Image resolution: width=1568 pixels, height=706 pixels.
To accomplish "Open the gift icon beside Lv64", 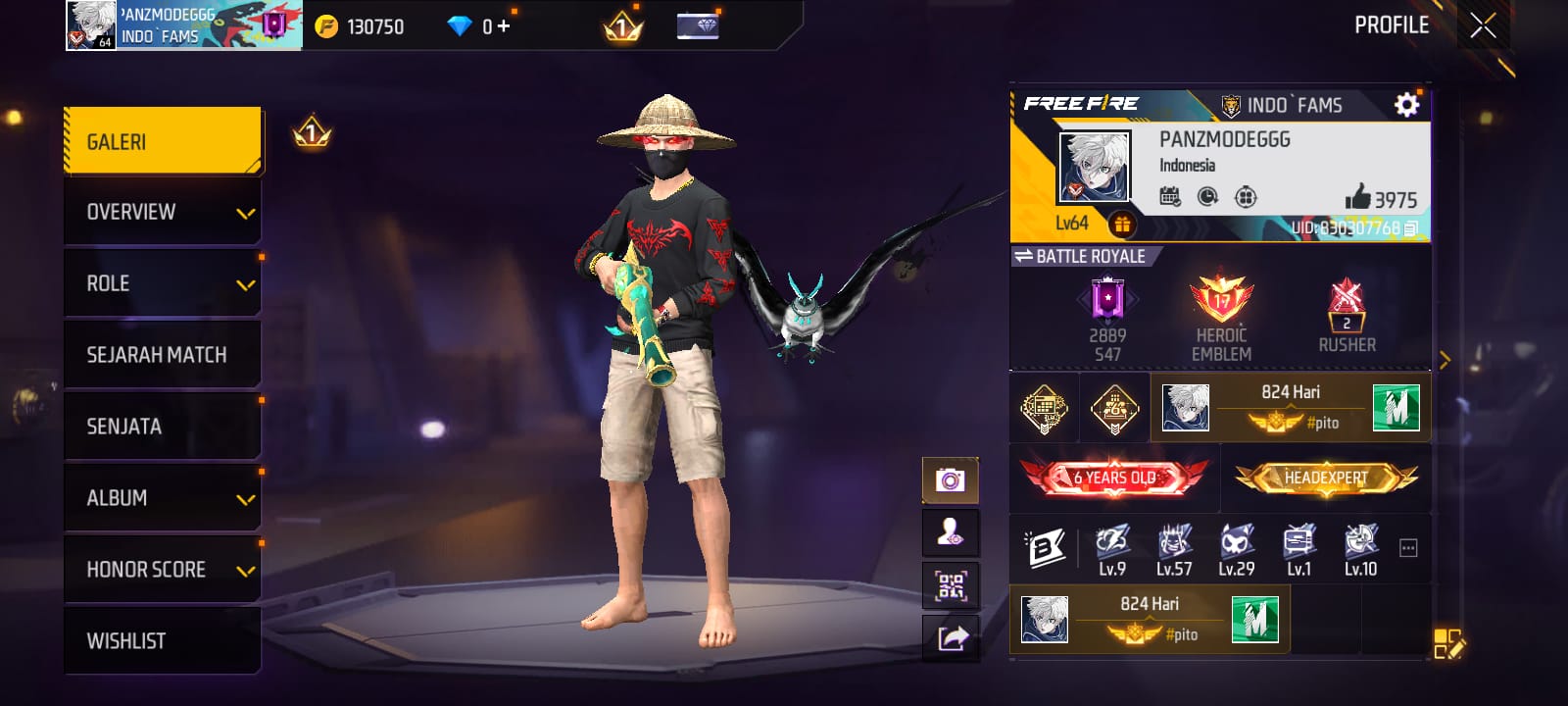I will coord(1122,225).
